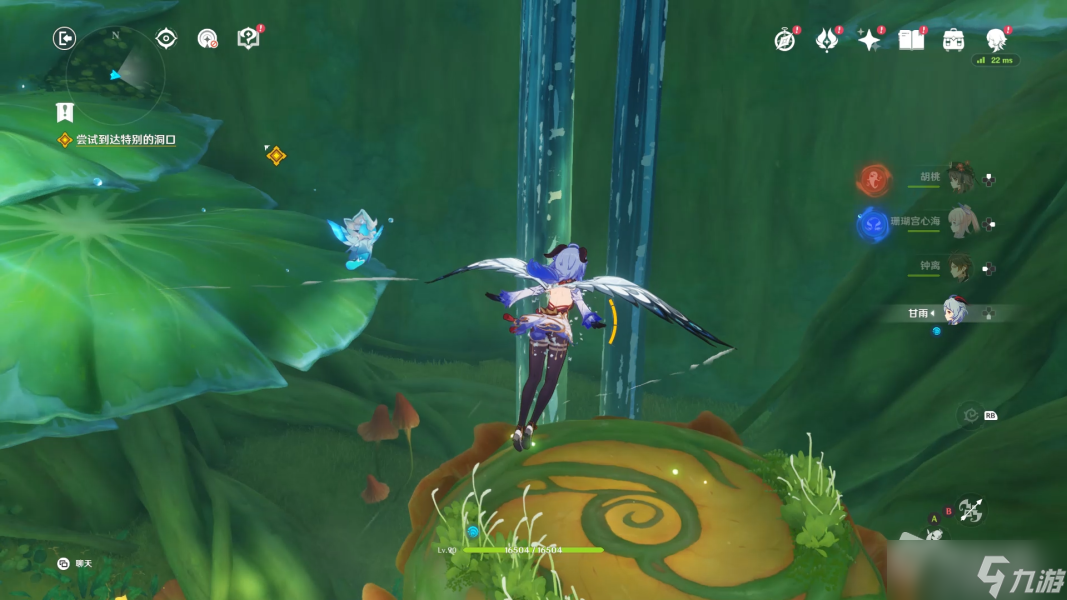Switch to party member 胡桃
The width and height of the screenshot is (1067, 600).
(961, 178)
